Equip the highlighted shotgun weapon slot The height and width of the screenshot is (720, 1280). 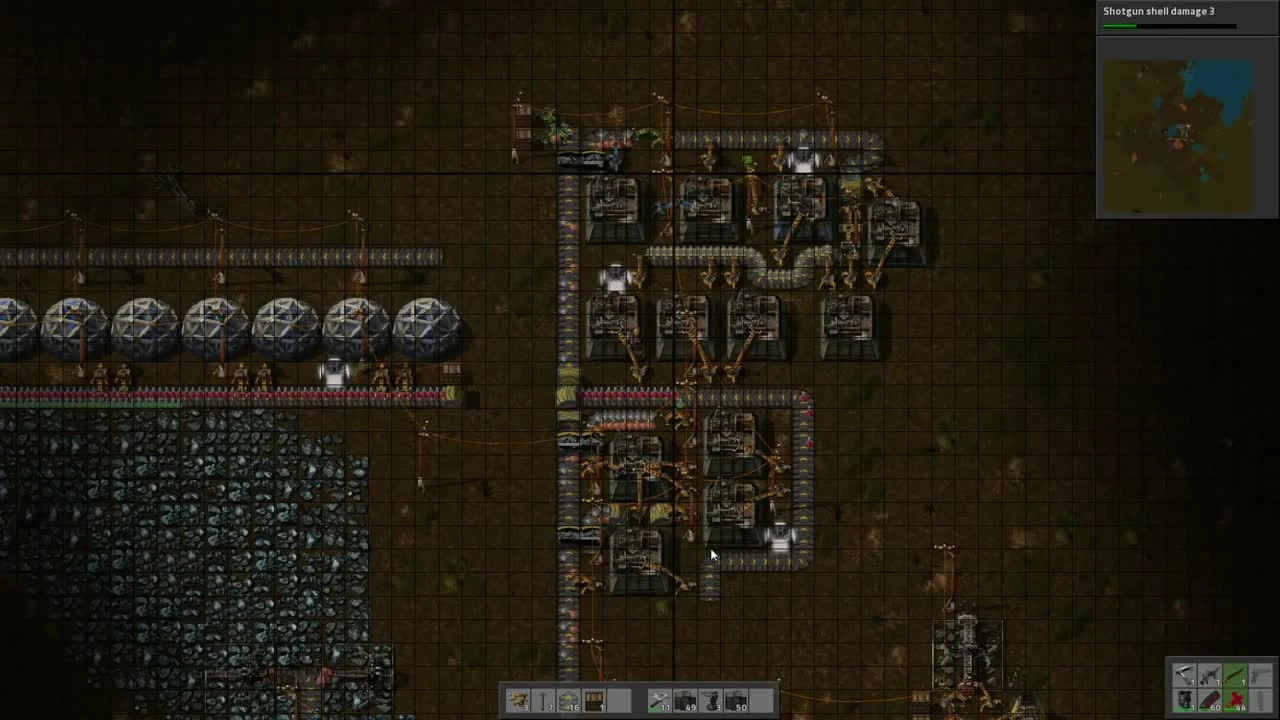[x=1234, y=675]
